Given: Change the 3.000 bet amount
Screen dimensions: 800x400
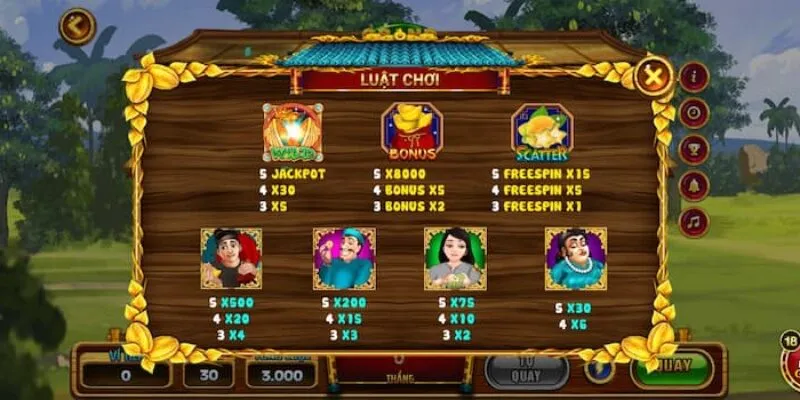Looking at the screenshot, I should [281, 374].
